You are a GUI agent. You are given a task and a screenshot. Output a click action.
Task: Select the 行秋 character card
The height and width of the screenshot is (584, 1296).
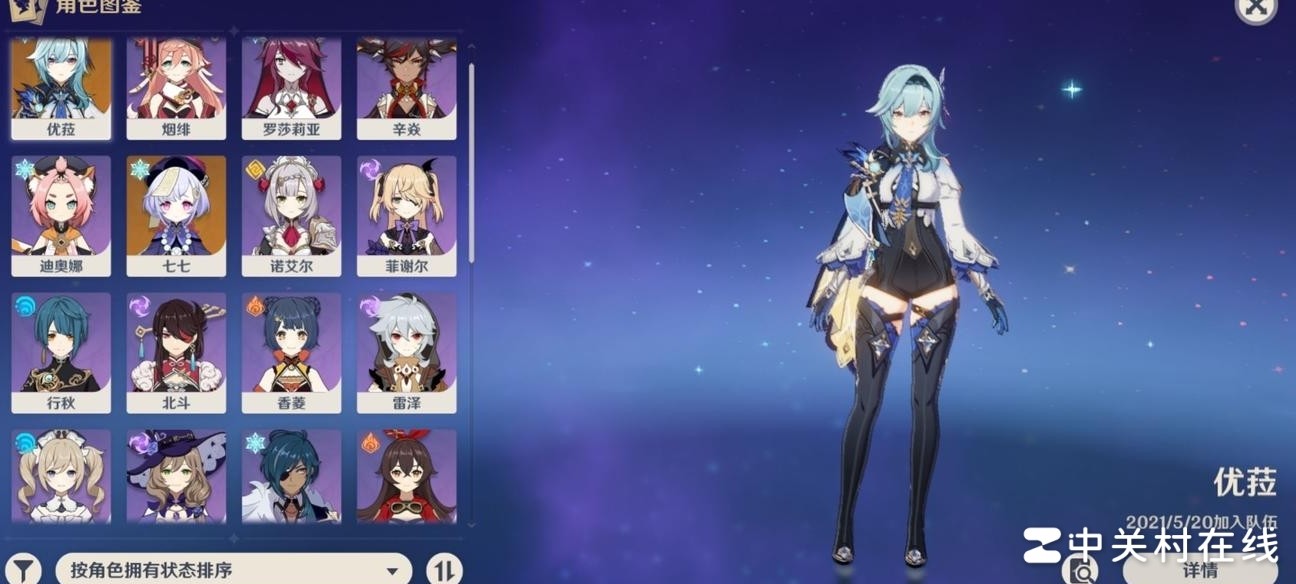coord(61,352)
